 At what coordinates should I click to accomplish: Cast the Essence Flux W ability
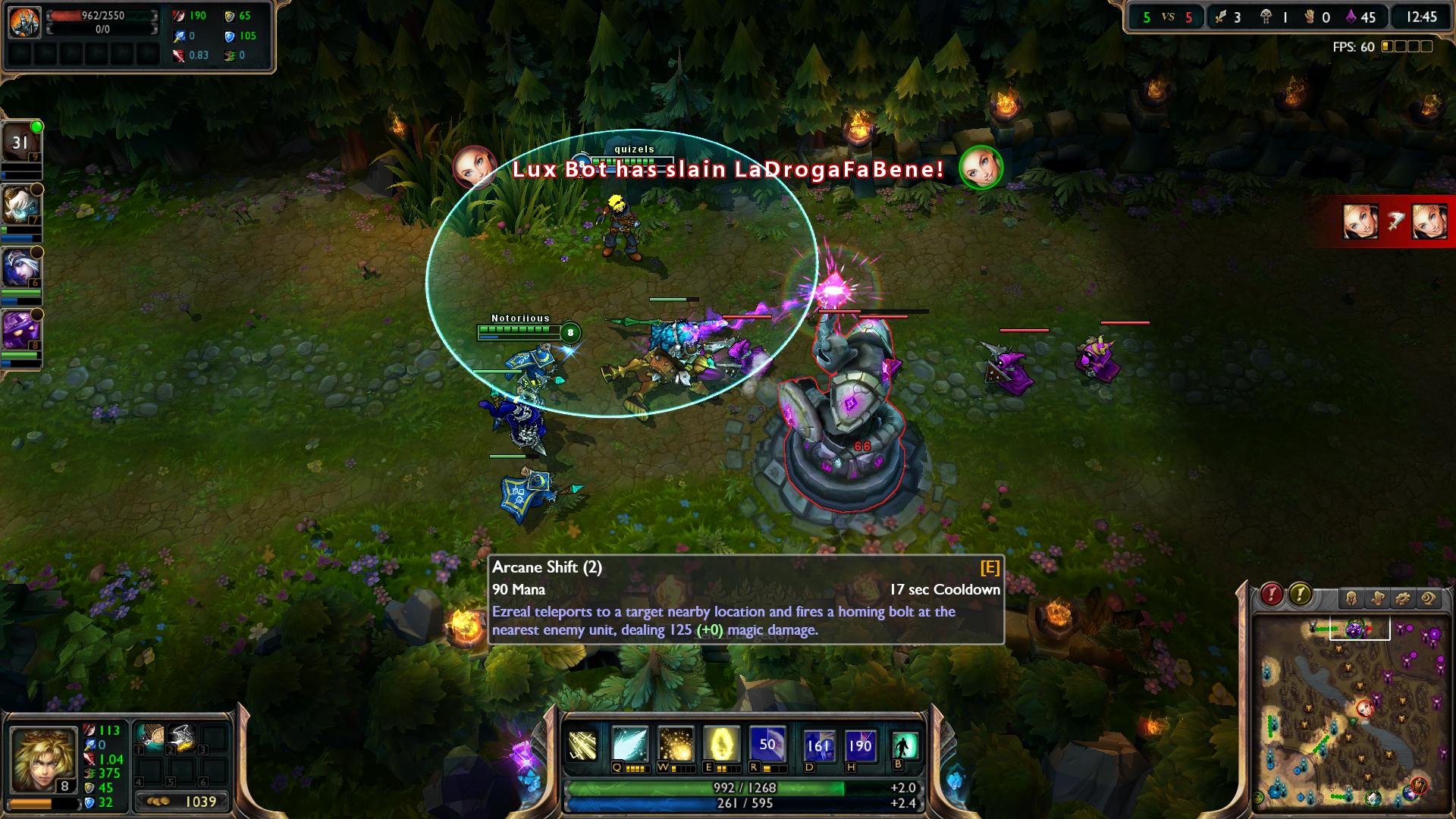click(675, 745)
